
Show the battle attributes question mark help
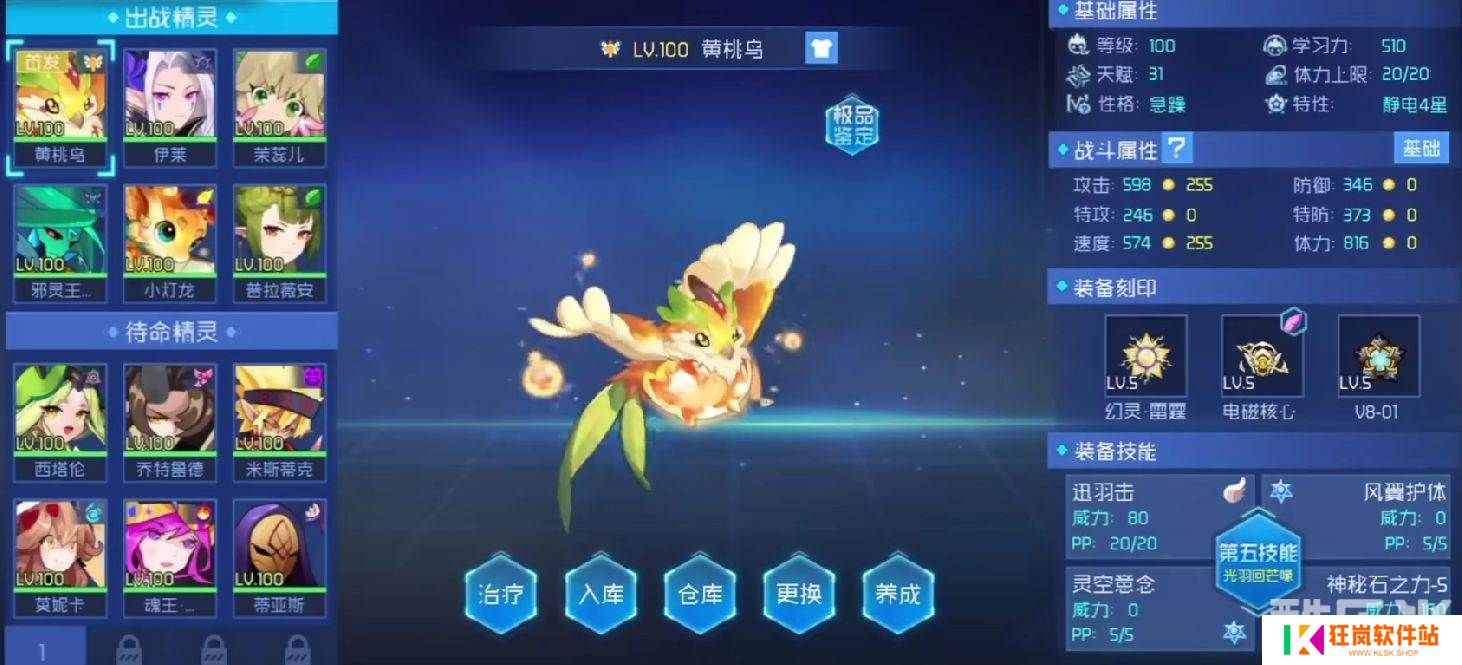pos(1178,149)
